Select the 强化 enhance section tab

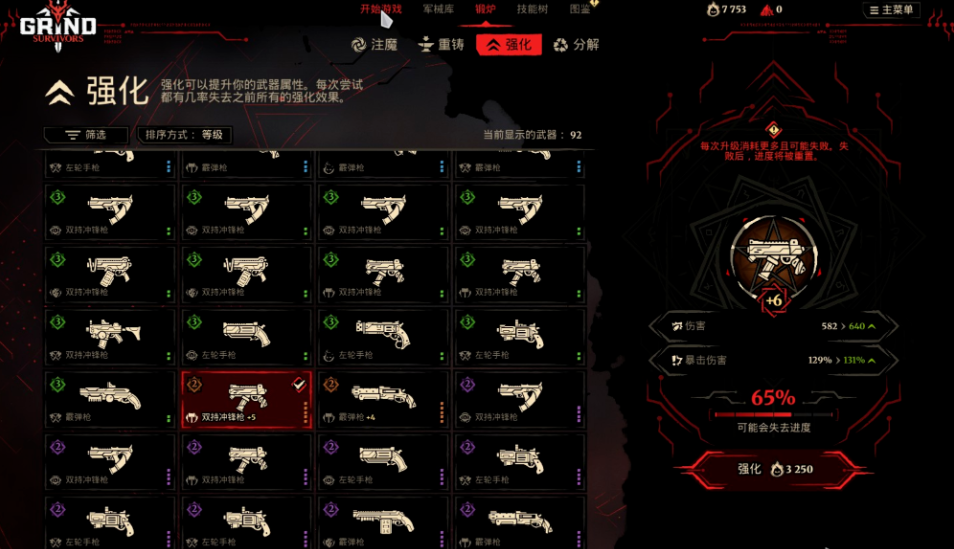point(509,45)
